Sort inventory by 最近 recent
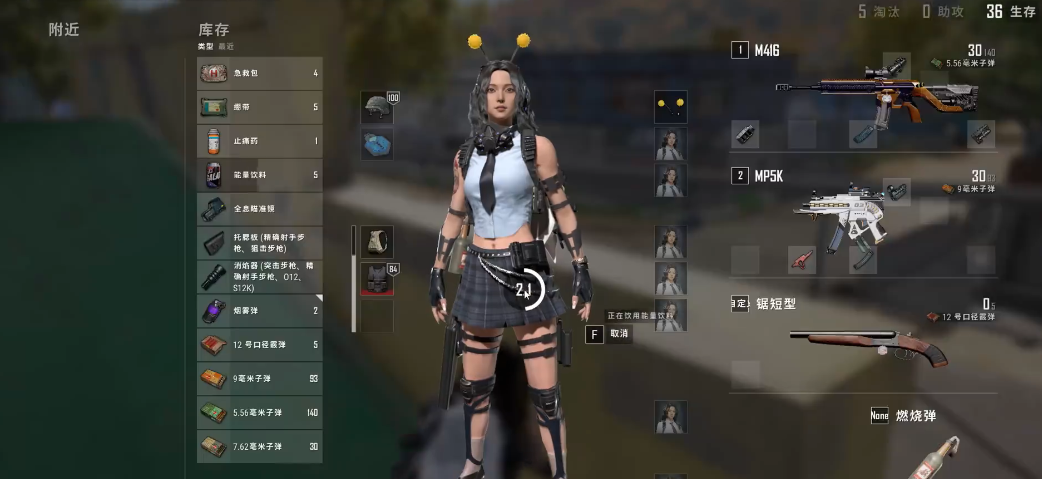 [225, 46]
